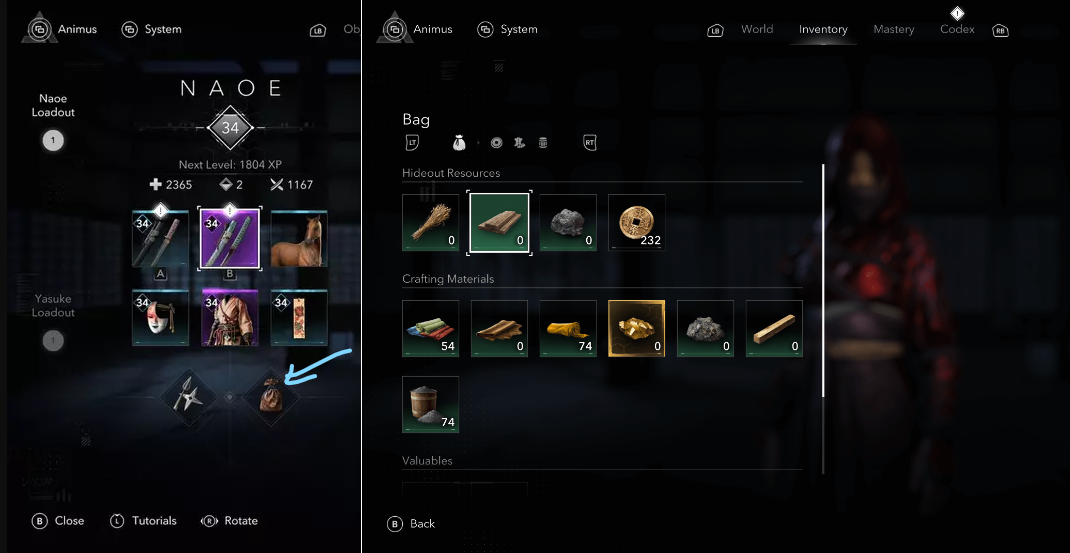
Task: Select the gold nugget crafting material
Action: tap(636, 328)
